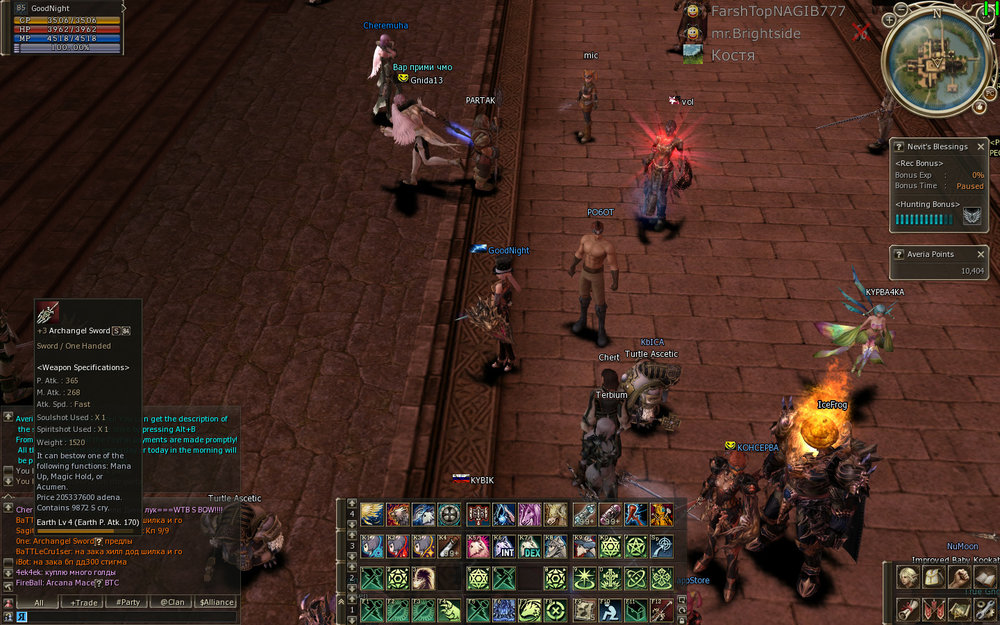Switch to the +Trade chat tab
The height and width of the screenshot is (625, 1000).
(84, 602)
